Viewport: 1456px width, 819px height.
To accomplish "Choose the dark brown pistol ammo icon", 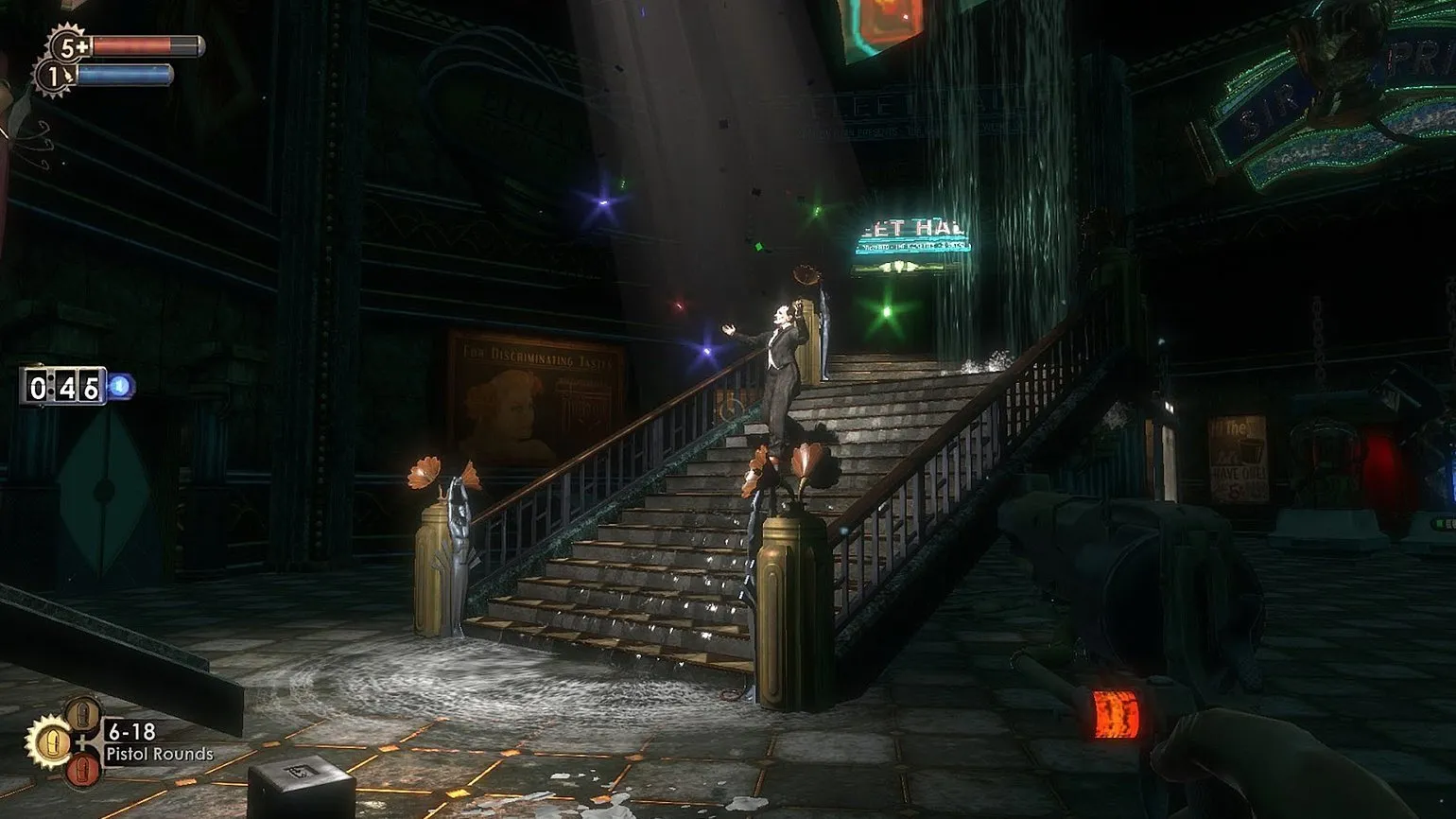I will [x=82, y=715].
